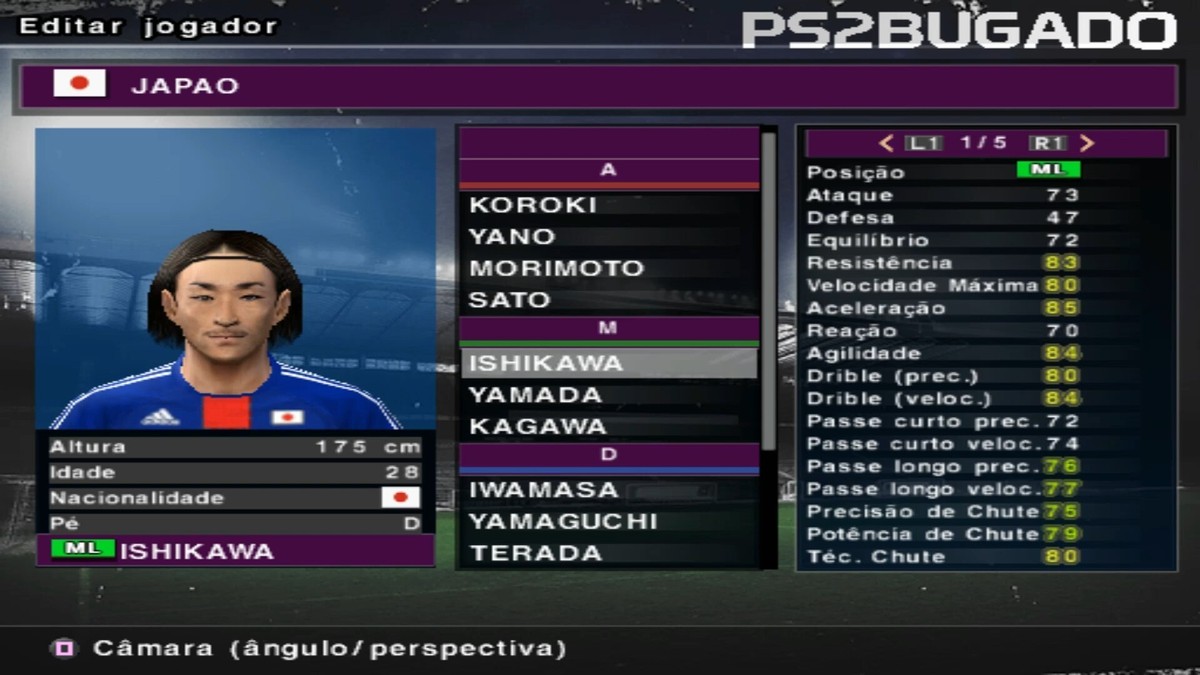Choose YAMADA from the midfielders
Viewport: 1200px width, 675px height.
coord(608,395)
